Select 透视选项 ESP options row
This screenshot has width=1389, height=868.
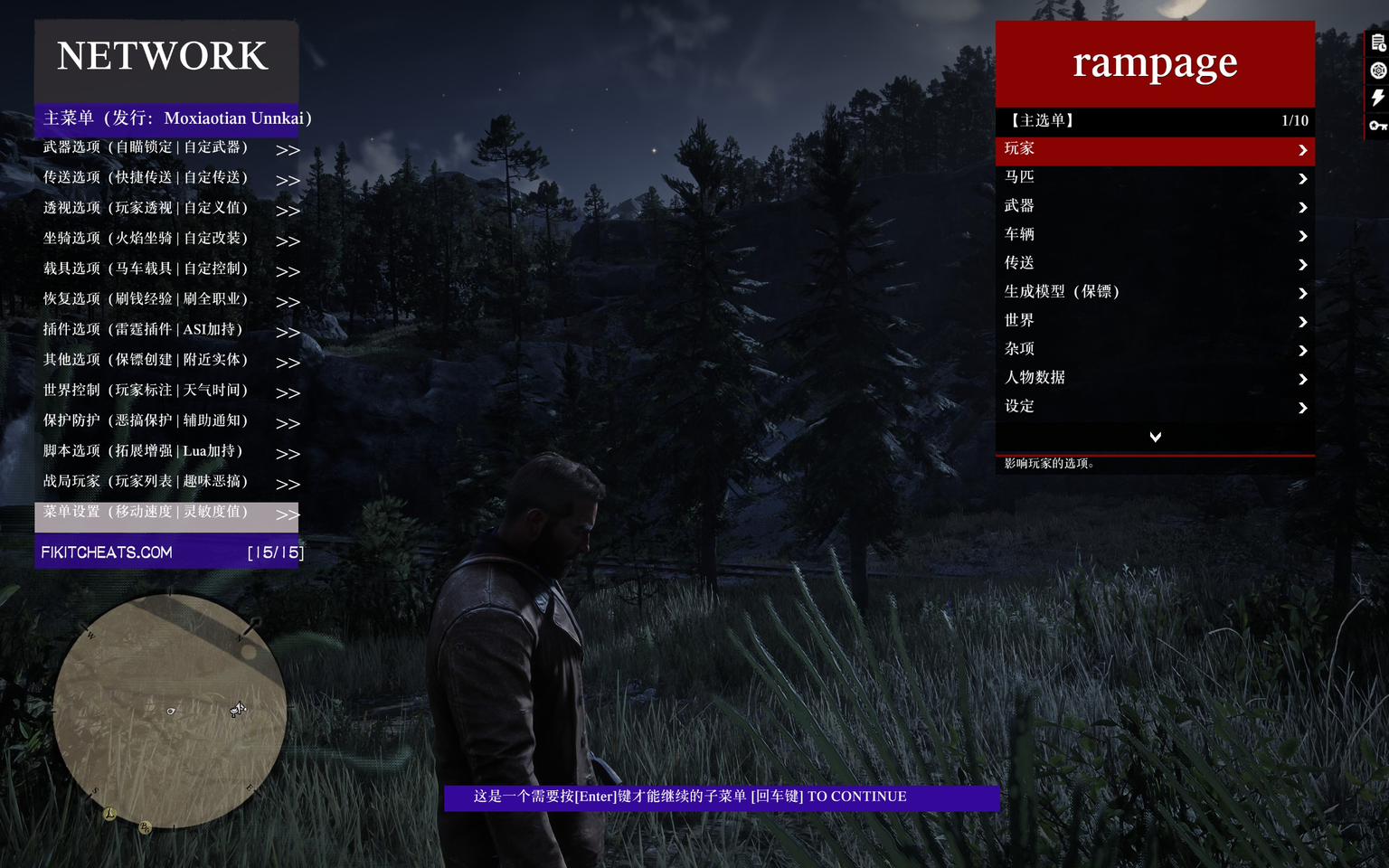pos(168,209)
